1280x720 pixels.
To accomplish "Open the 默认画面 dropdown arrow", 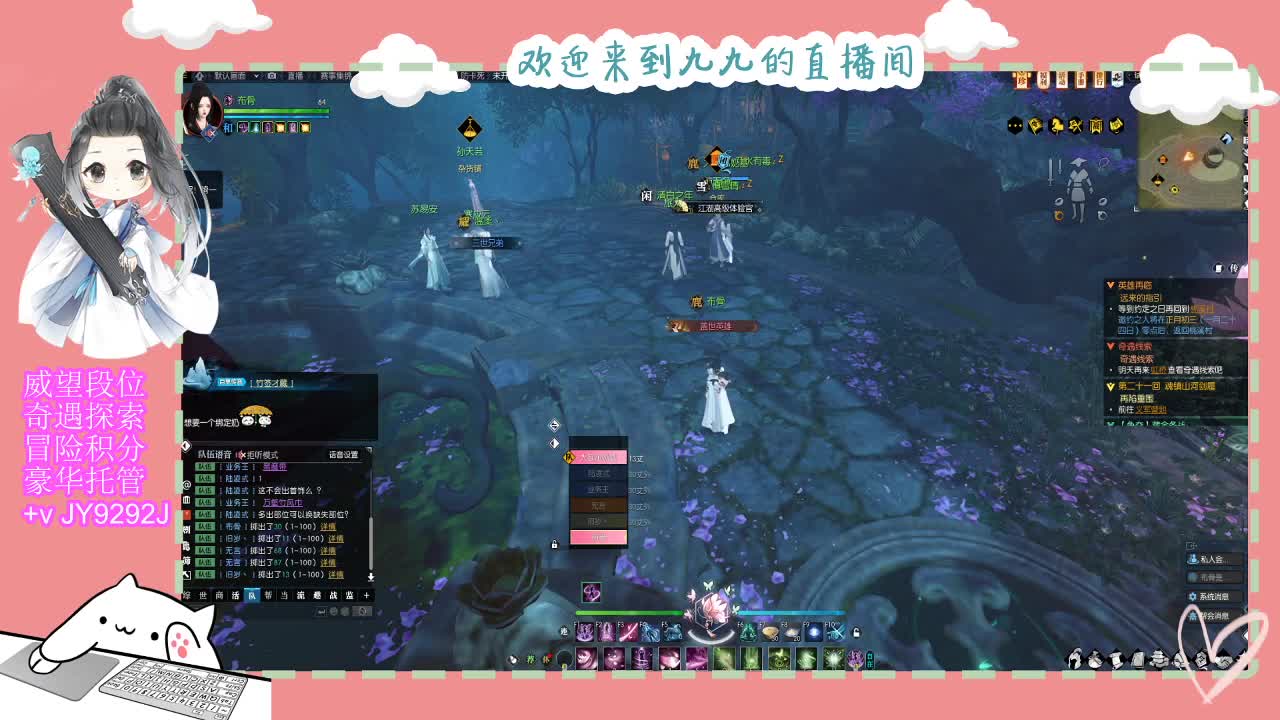I will pos(256,76).
